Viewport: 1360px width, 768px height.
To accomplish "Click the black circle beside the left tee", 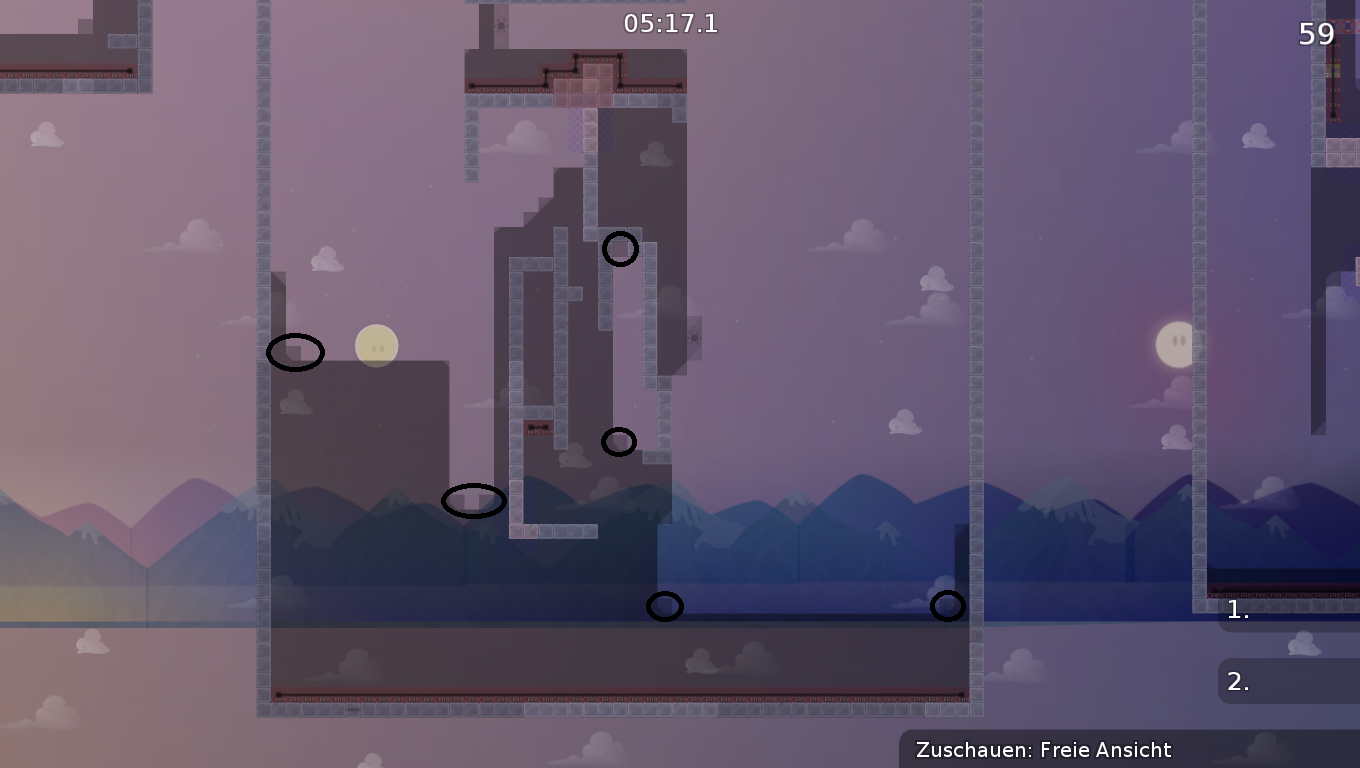I will pos(295,352).
